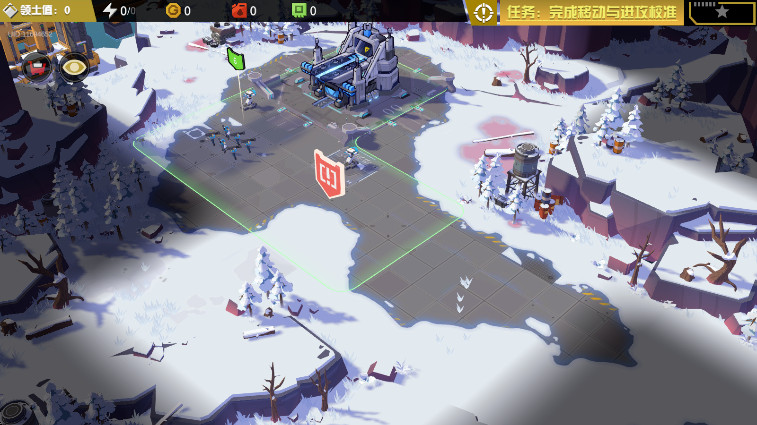Toggle the yellow eye view button
757x425 pixels.
73,67
